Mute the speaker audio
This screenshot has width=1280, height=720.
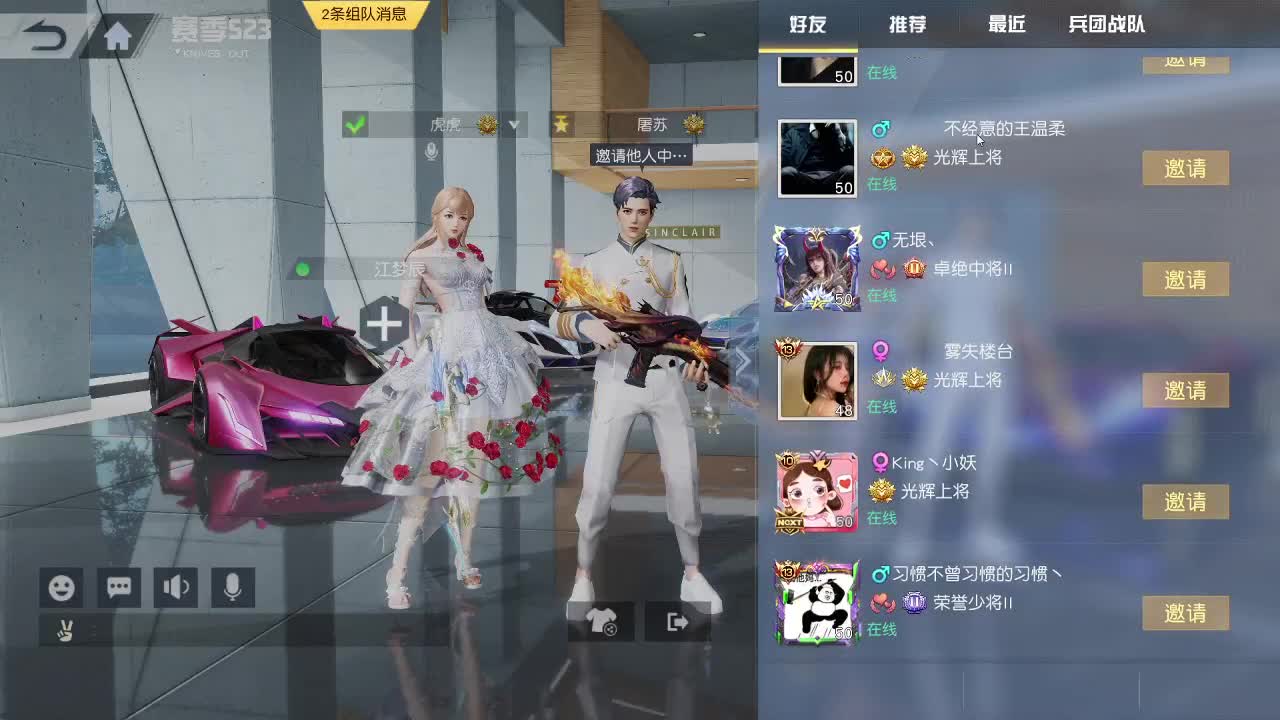(176, 588)
